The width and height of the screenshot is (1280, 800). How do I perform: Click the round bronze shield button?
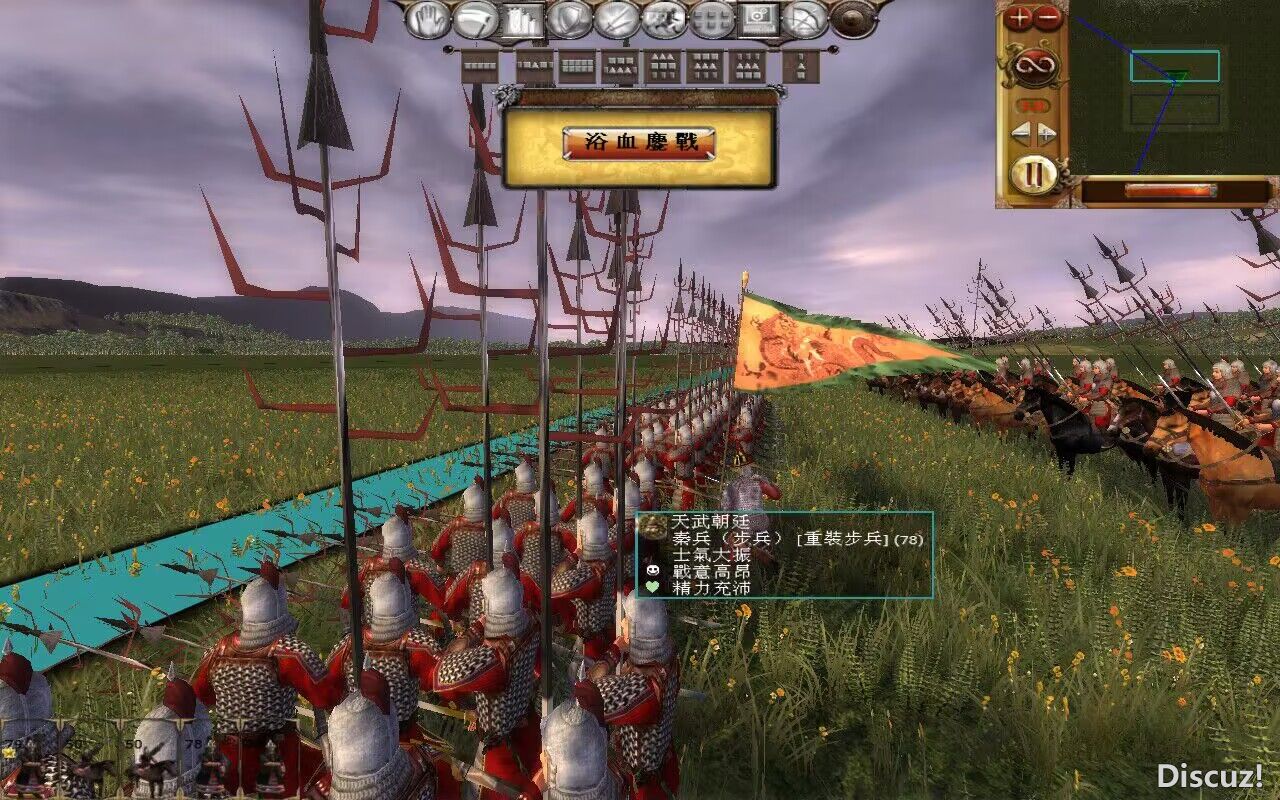pyautogui.click(x=853, y=19)
